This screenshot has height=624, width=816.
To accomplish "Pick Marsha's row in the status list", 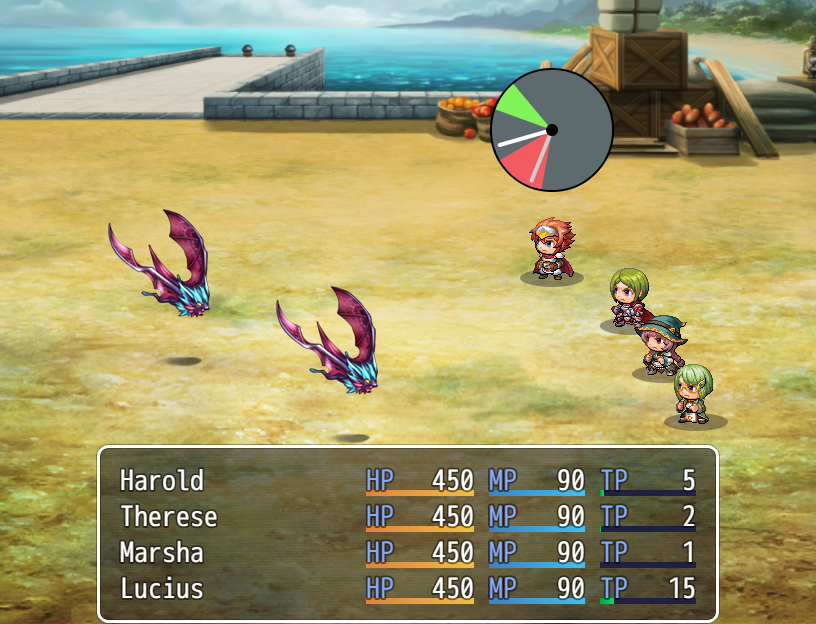I will click(407, 553).
